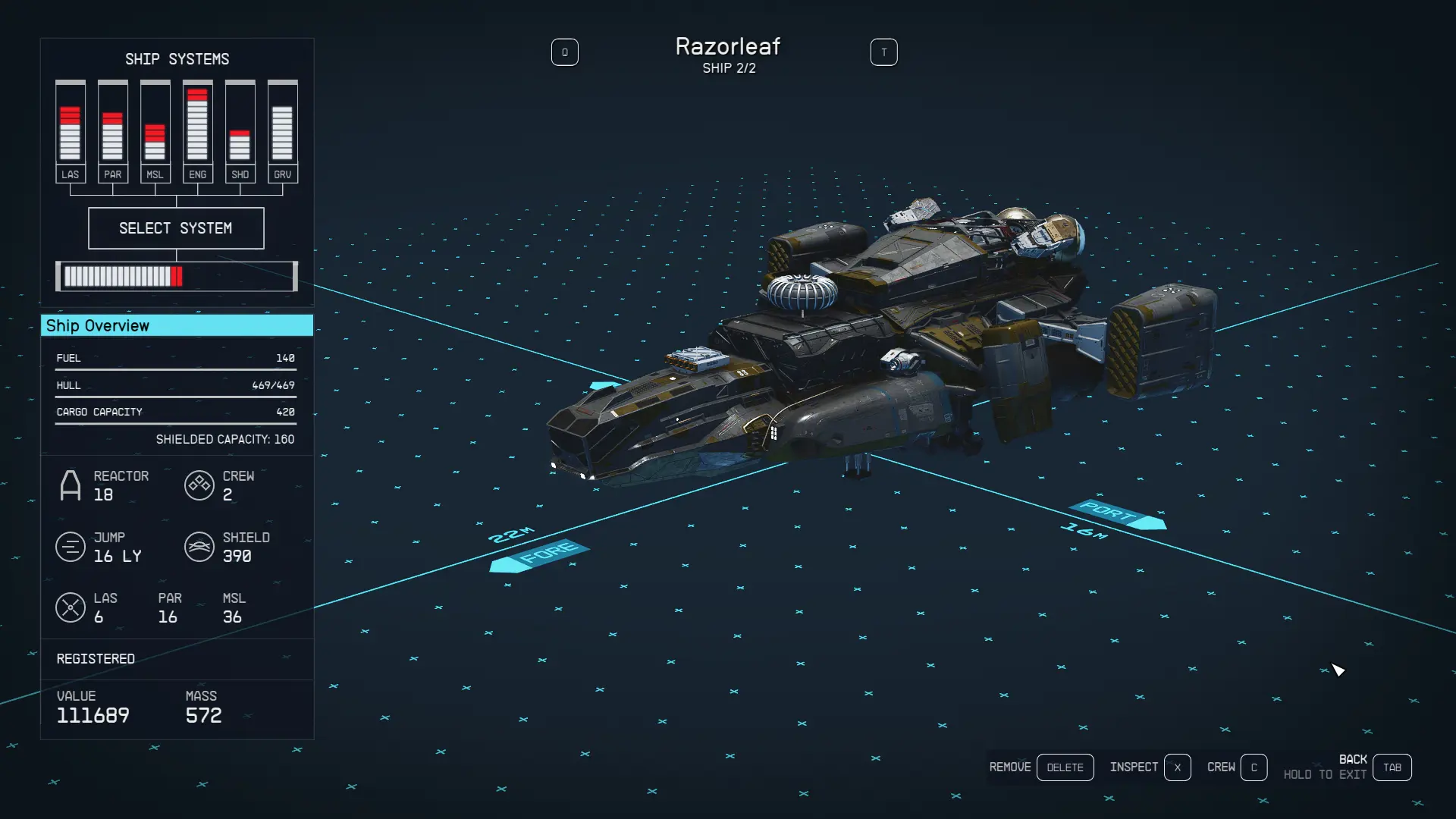1456x819 pixels.
Task: Click the reactor icon showing 18
Action: click(71, 485)
